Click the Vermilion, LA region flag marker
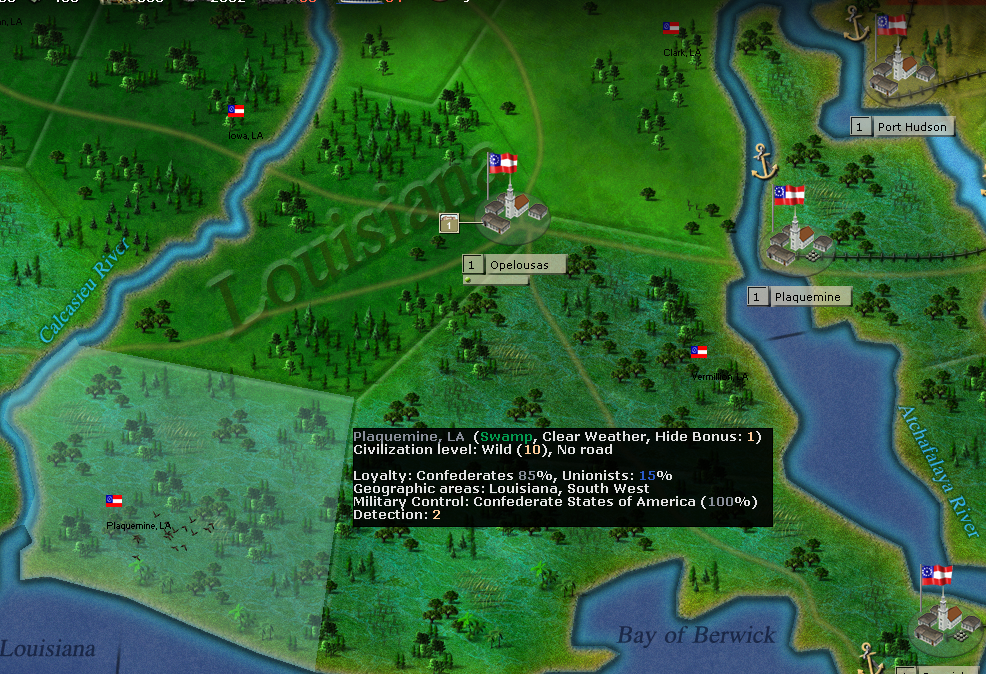Viewport: 986px width, 674px height. click(x=700, y=352)
